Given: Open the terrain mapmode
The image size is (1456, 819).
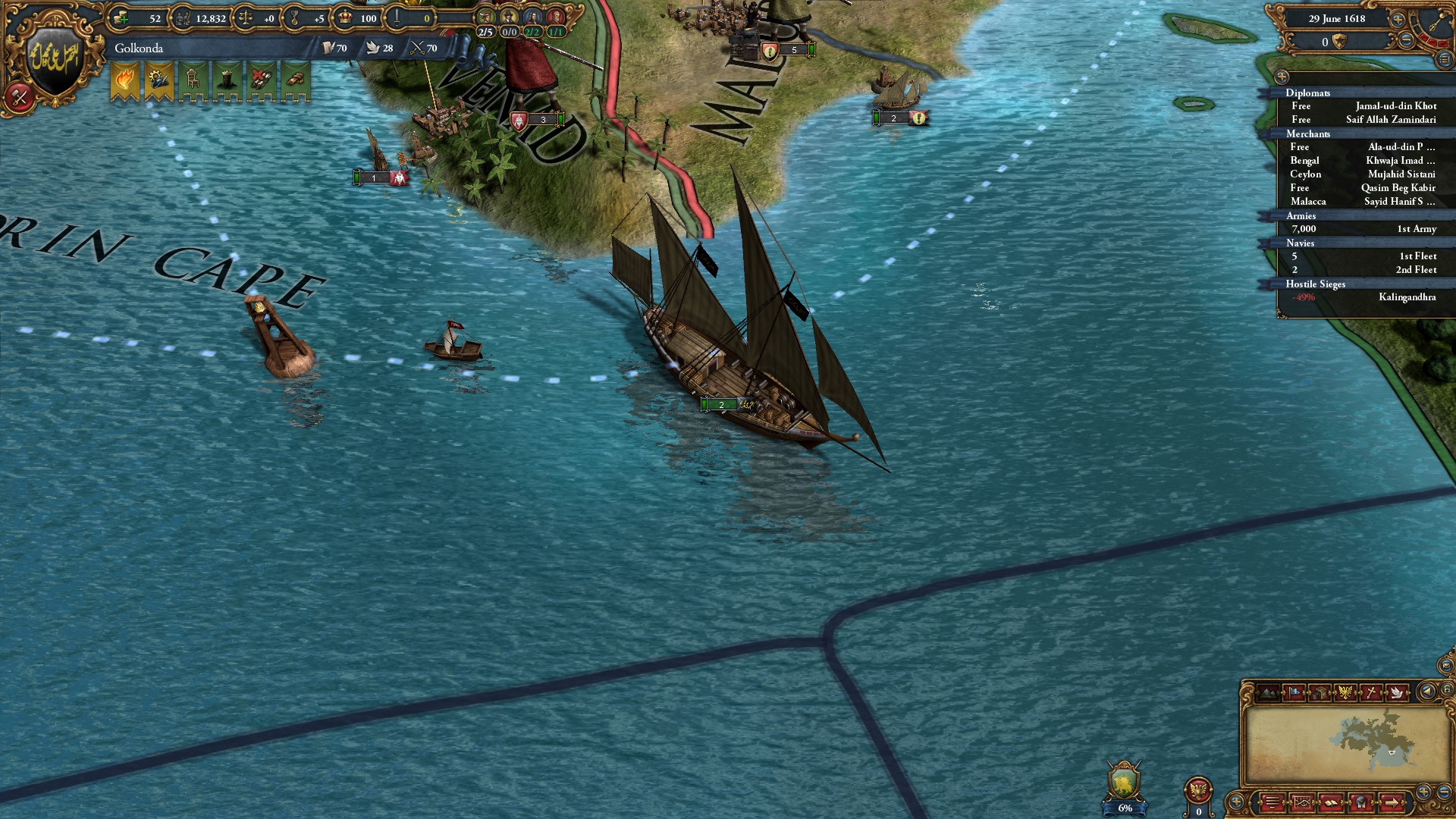Looking at the screenshot, I should [1268, 691].
